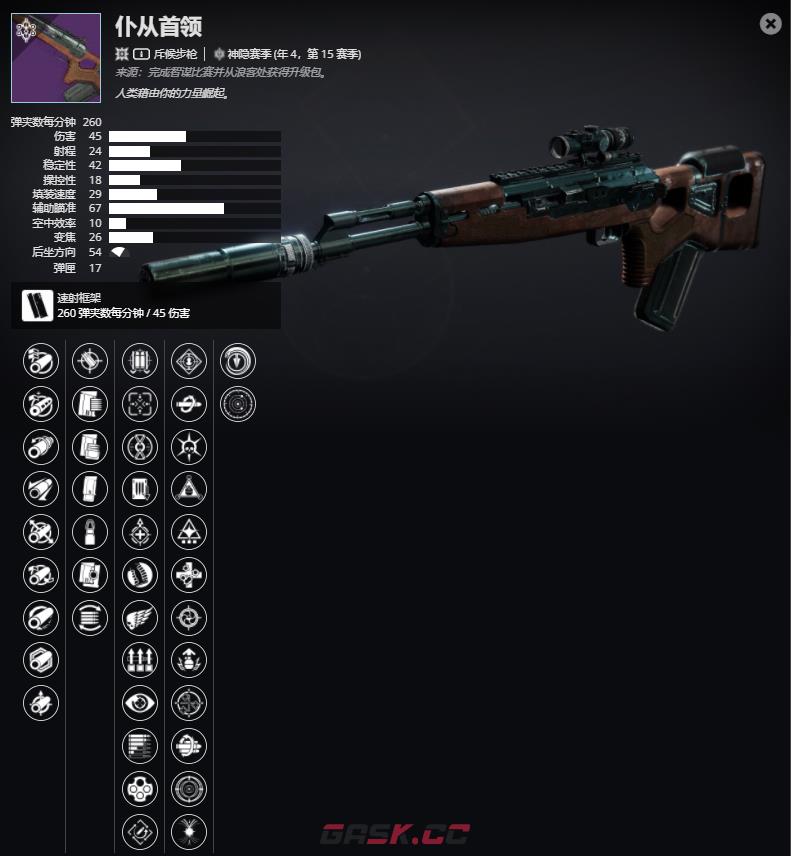
Task: Choose the concentric orbit rings trait icon
Action: click(x=238, y=403)
